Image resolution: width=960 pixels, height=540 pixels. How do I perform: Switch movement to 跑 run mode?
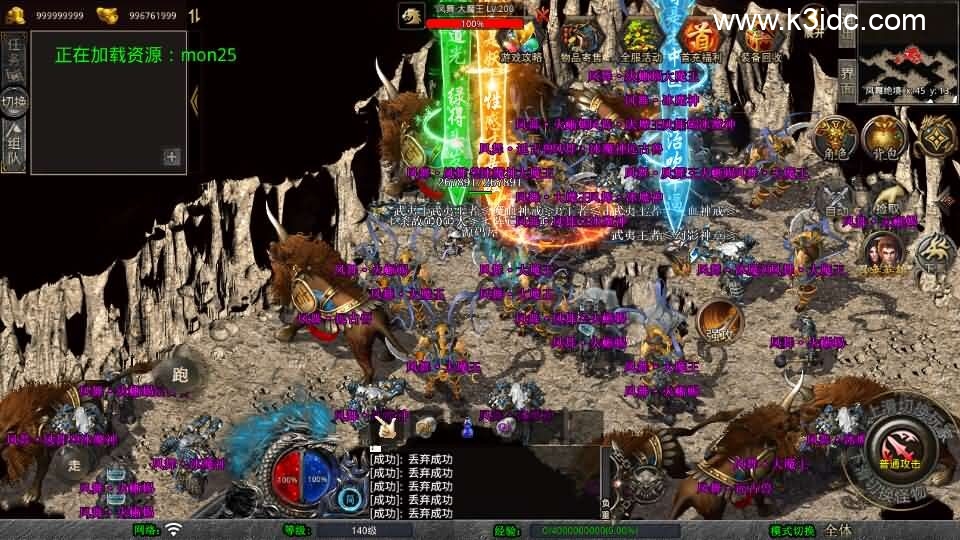[x=181, y=373]
